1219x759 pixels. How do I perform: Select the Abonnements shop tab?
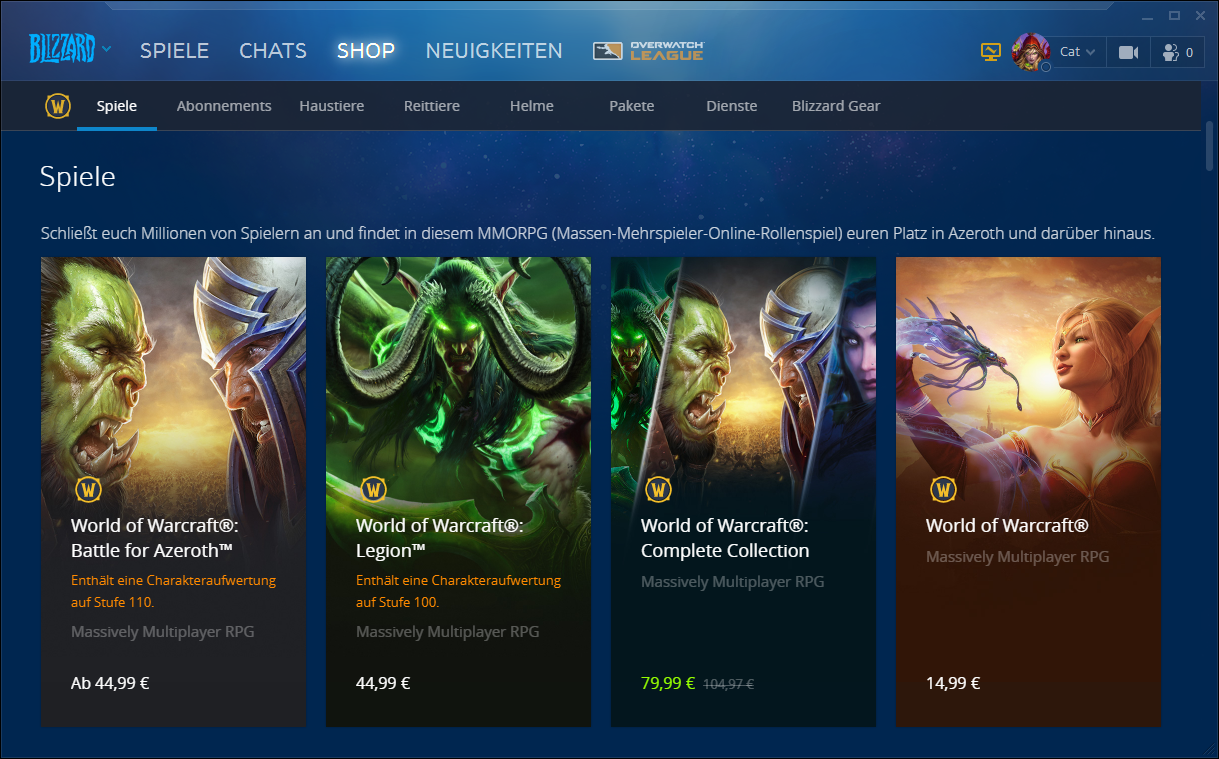click(x=224, y=106)
